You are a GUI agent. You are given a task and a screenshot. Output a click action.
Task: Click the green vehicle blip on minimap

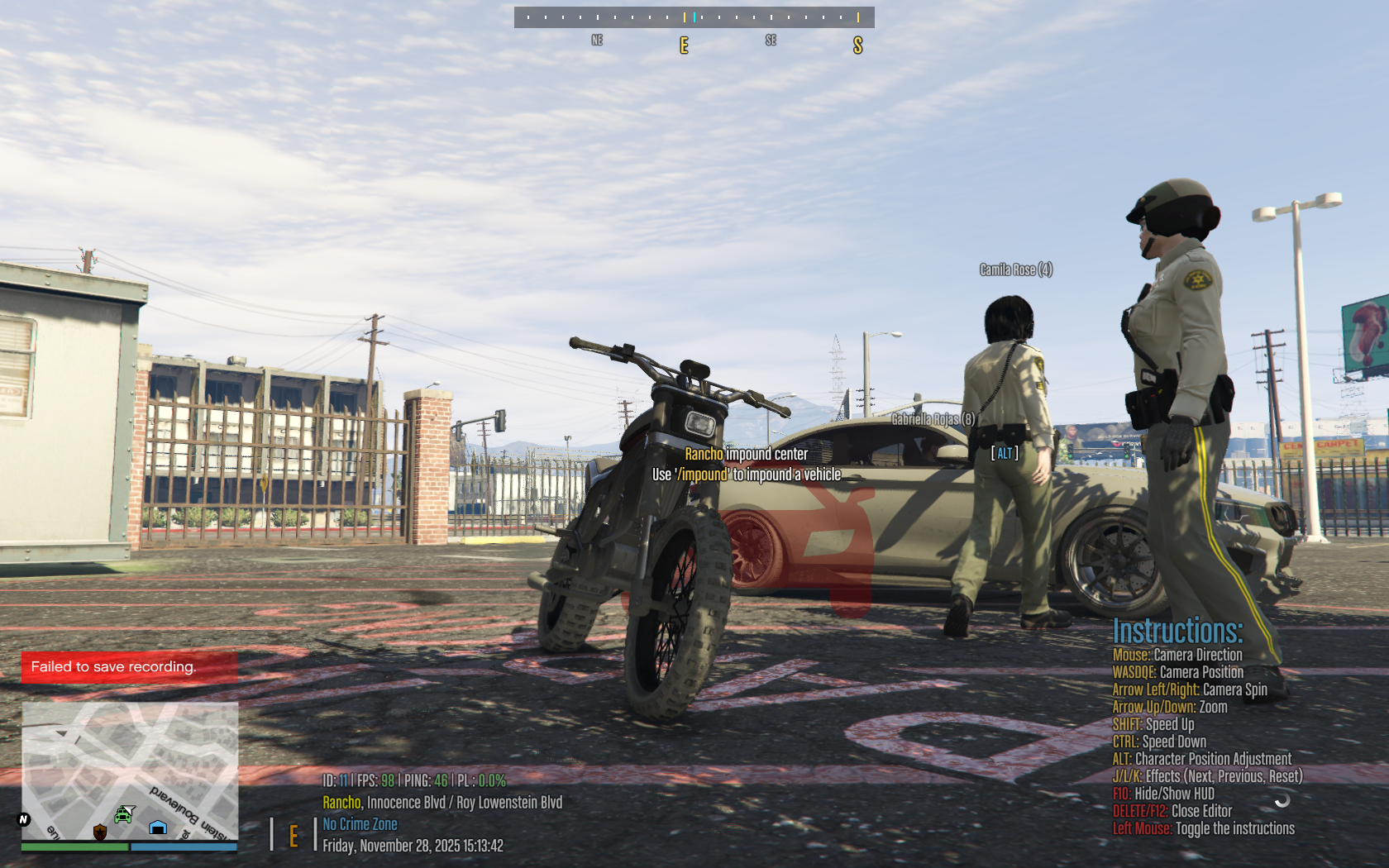tap(124, 815)
